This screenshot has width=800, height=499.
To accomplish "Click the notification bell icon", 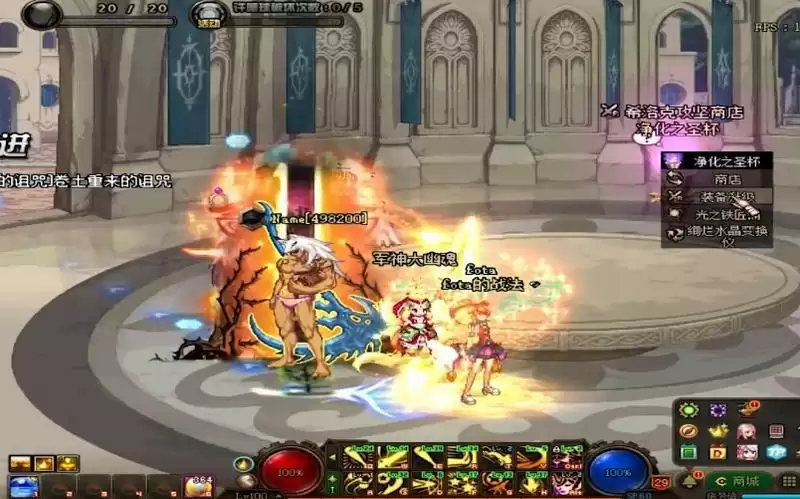I will (689, 482).
